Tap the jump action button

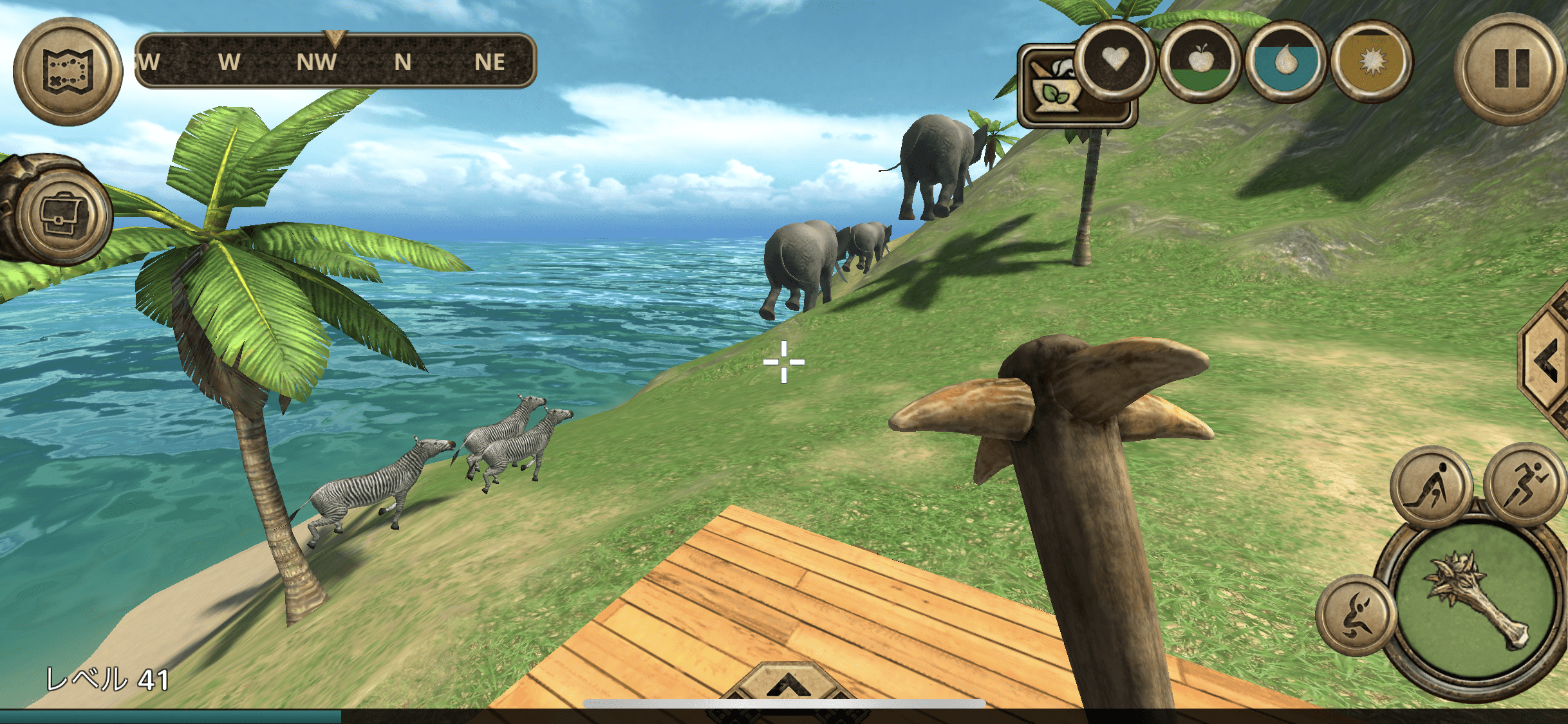(x=1356, y=615)
